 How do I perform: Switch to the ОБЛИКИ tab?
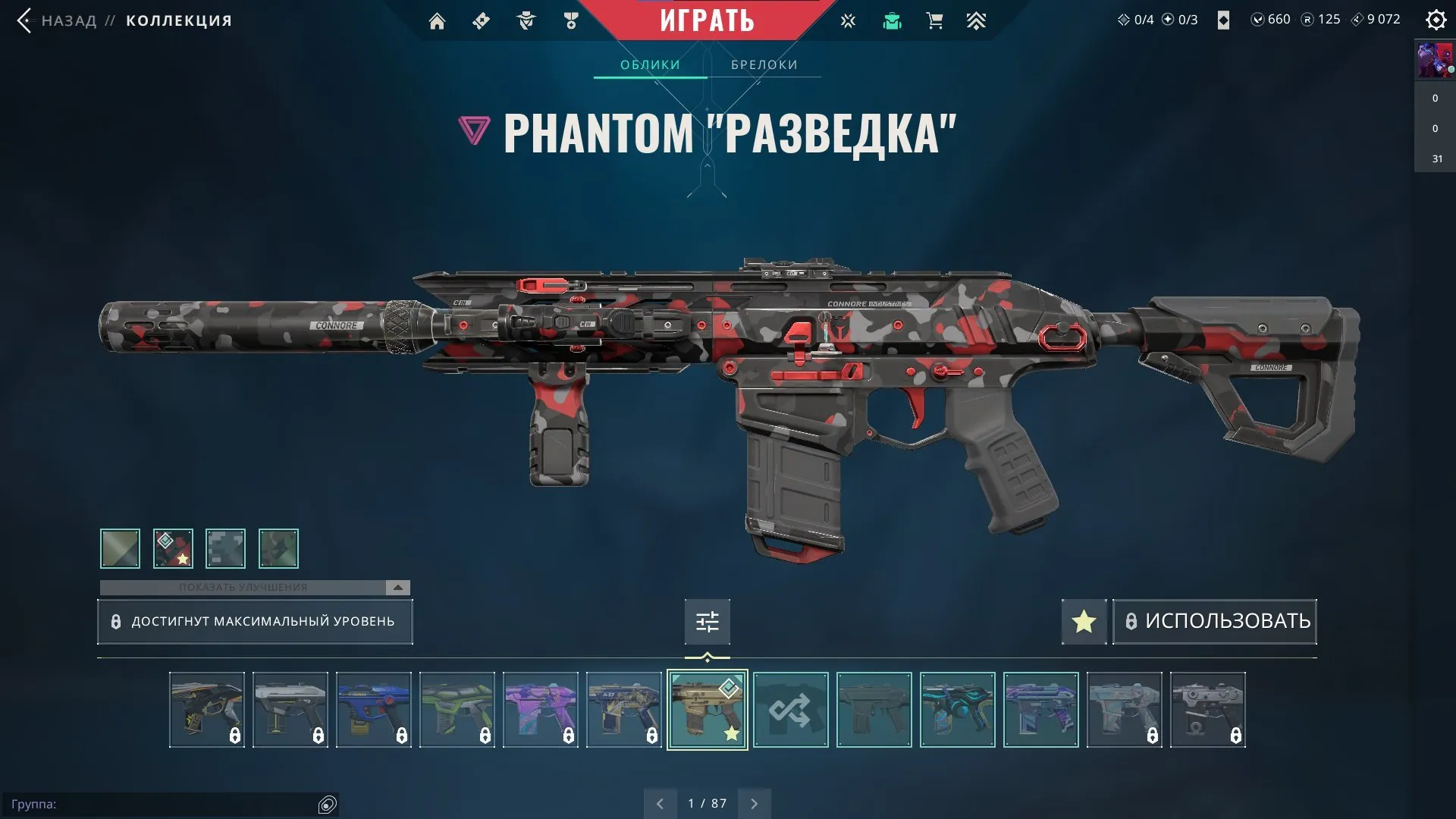[649, 64]
